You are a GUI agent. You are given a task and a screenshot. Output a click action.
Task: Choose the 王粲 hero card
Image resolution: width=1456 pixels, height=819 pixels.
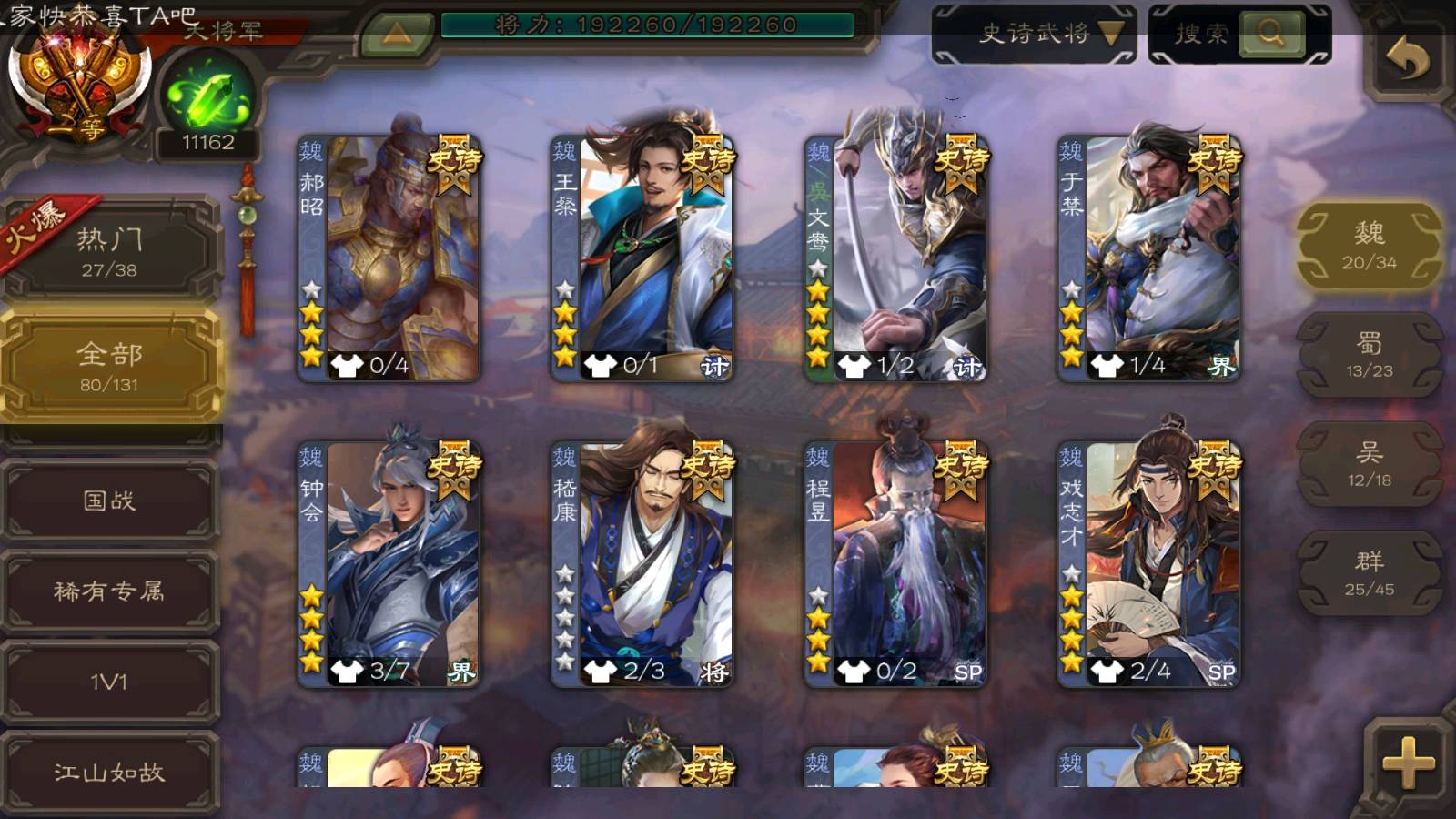point(642,259)
